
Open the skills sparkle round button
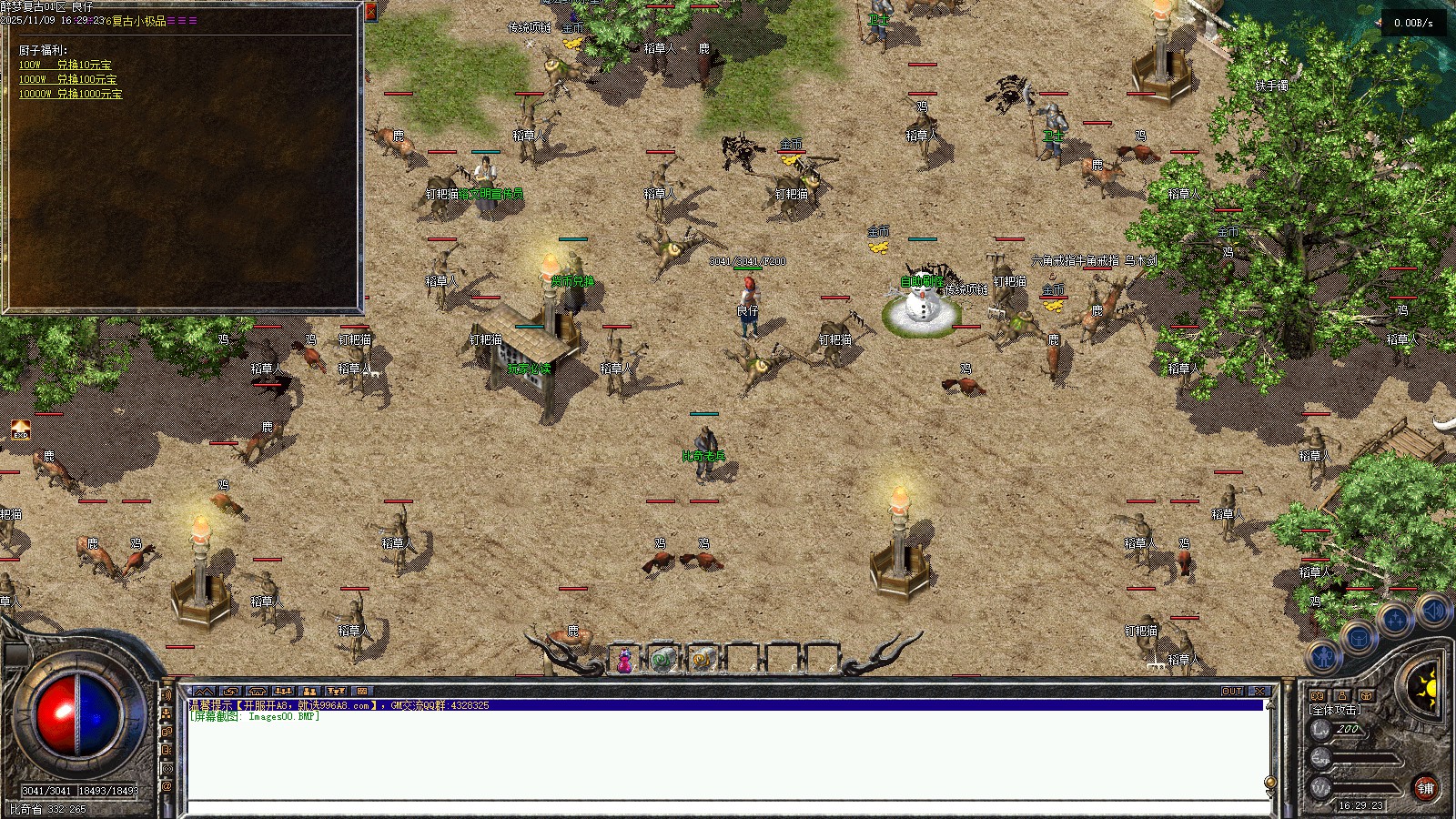[x=1395, y=621]
